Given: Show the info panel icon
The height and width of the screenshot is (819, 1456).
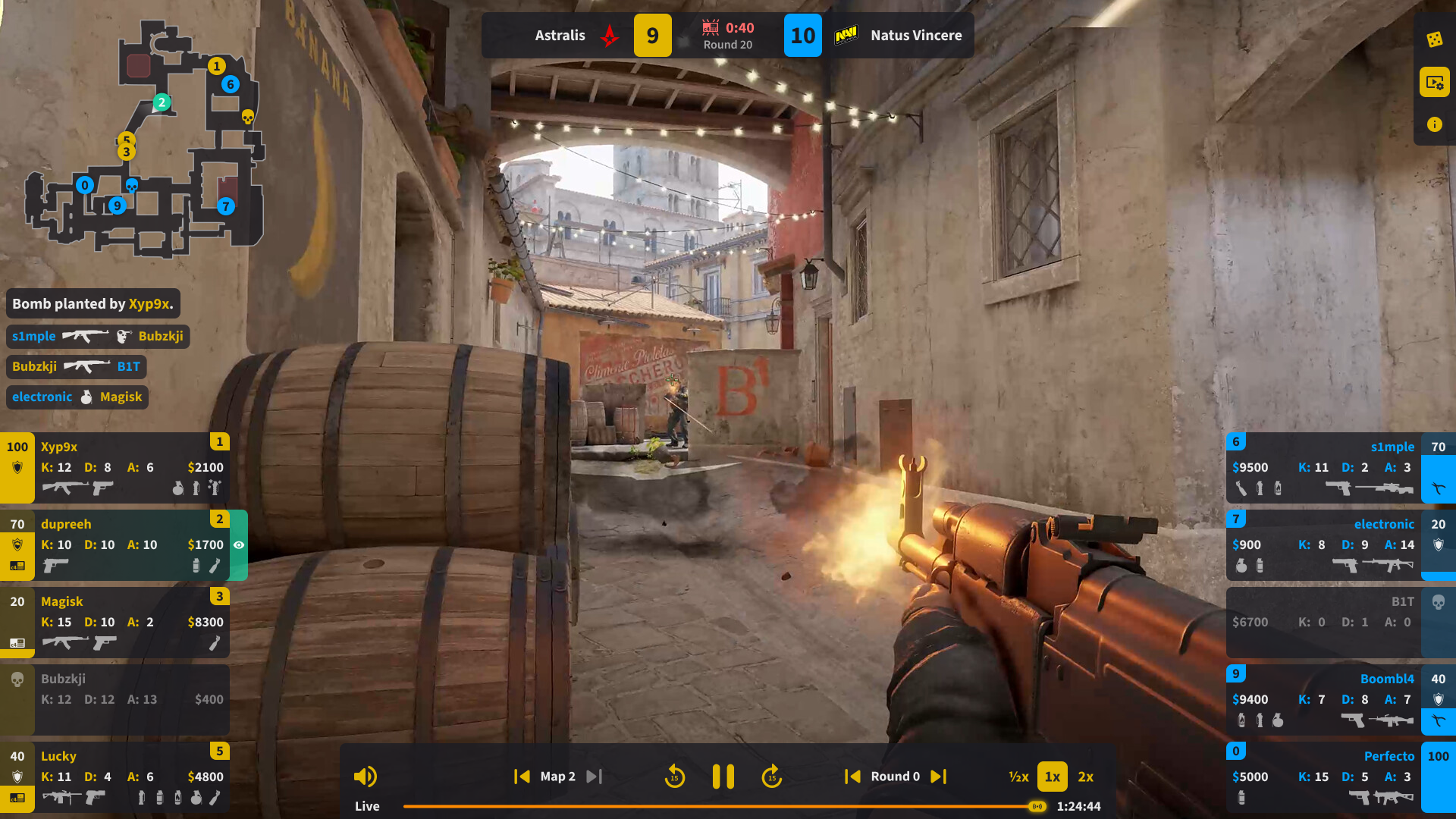Looking at the screenshot, I should coord(1434,124).
